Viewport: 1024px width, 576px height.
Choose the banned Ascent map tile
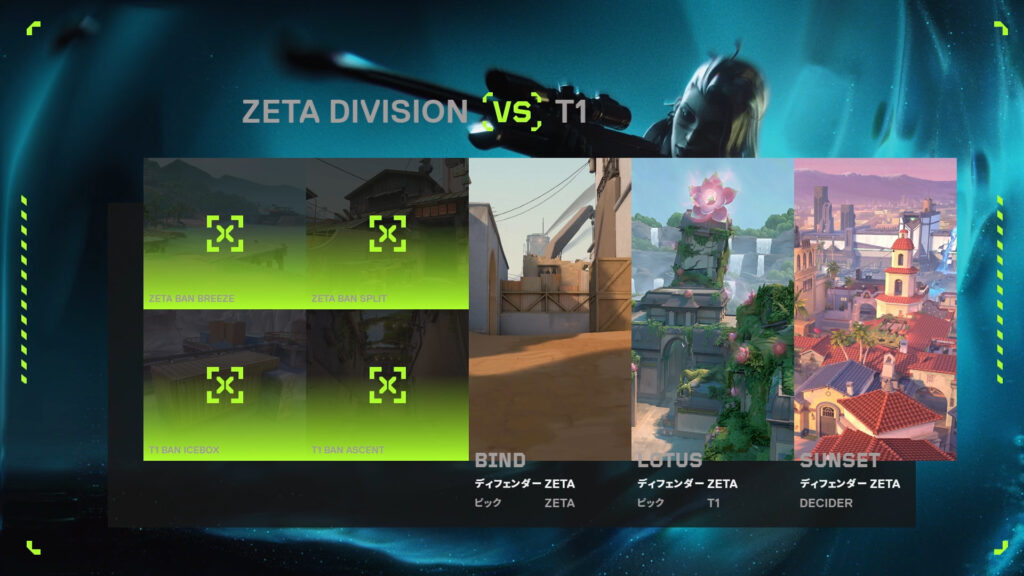coord(387,385)
